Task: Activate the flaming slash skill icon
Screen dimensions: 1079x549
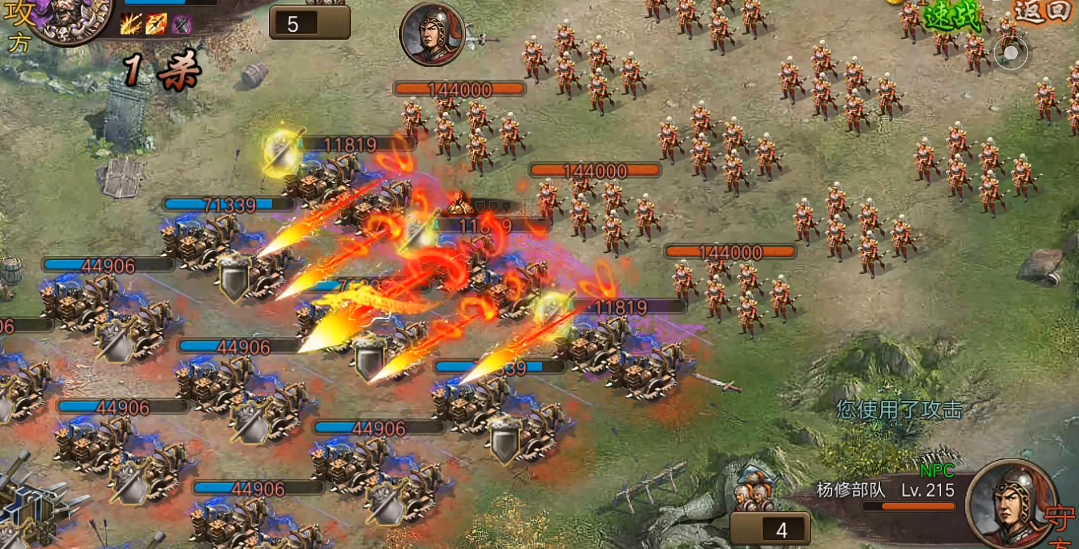Action: click(131, 24)
